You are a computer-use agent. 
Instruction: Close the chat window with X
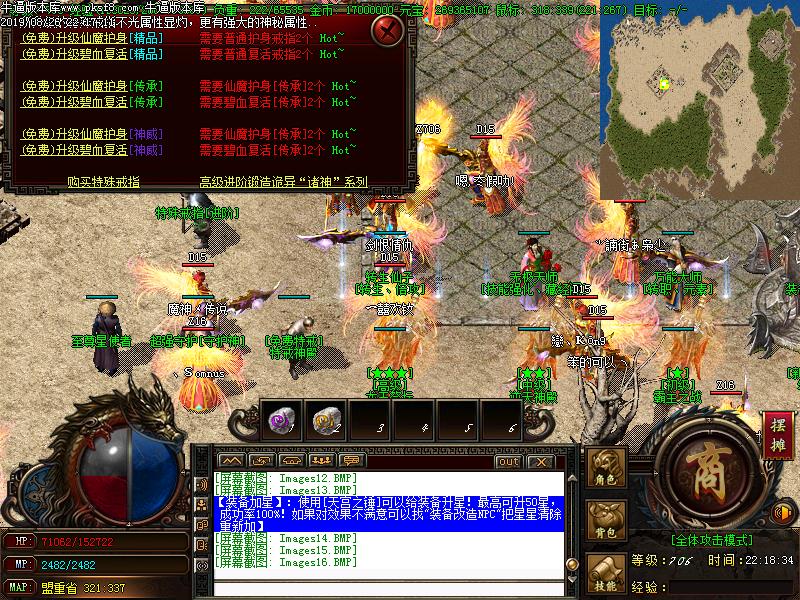pyautogui.click(x=540, y=461)
